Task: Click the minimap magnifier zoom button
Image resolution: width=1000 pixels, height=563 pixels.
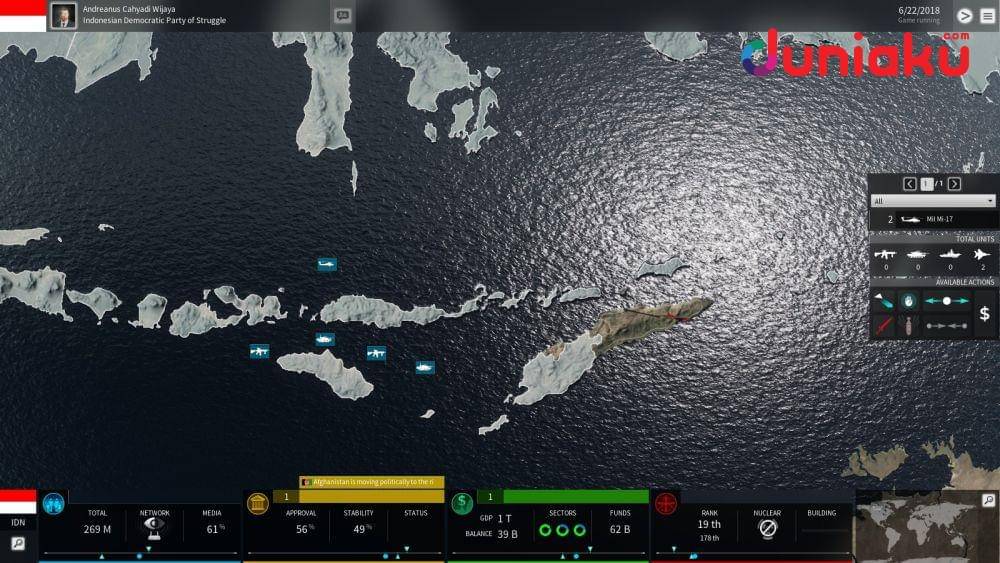Action: [x=988, y=500]
